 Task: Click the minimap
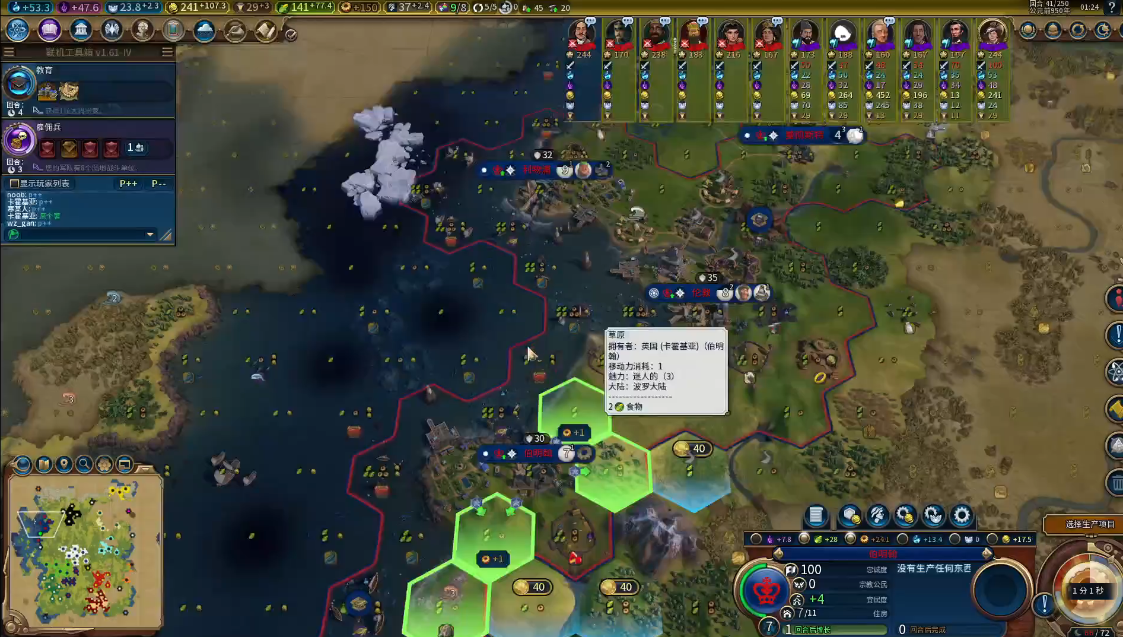coord(84,543)
